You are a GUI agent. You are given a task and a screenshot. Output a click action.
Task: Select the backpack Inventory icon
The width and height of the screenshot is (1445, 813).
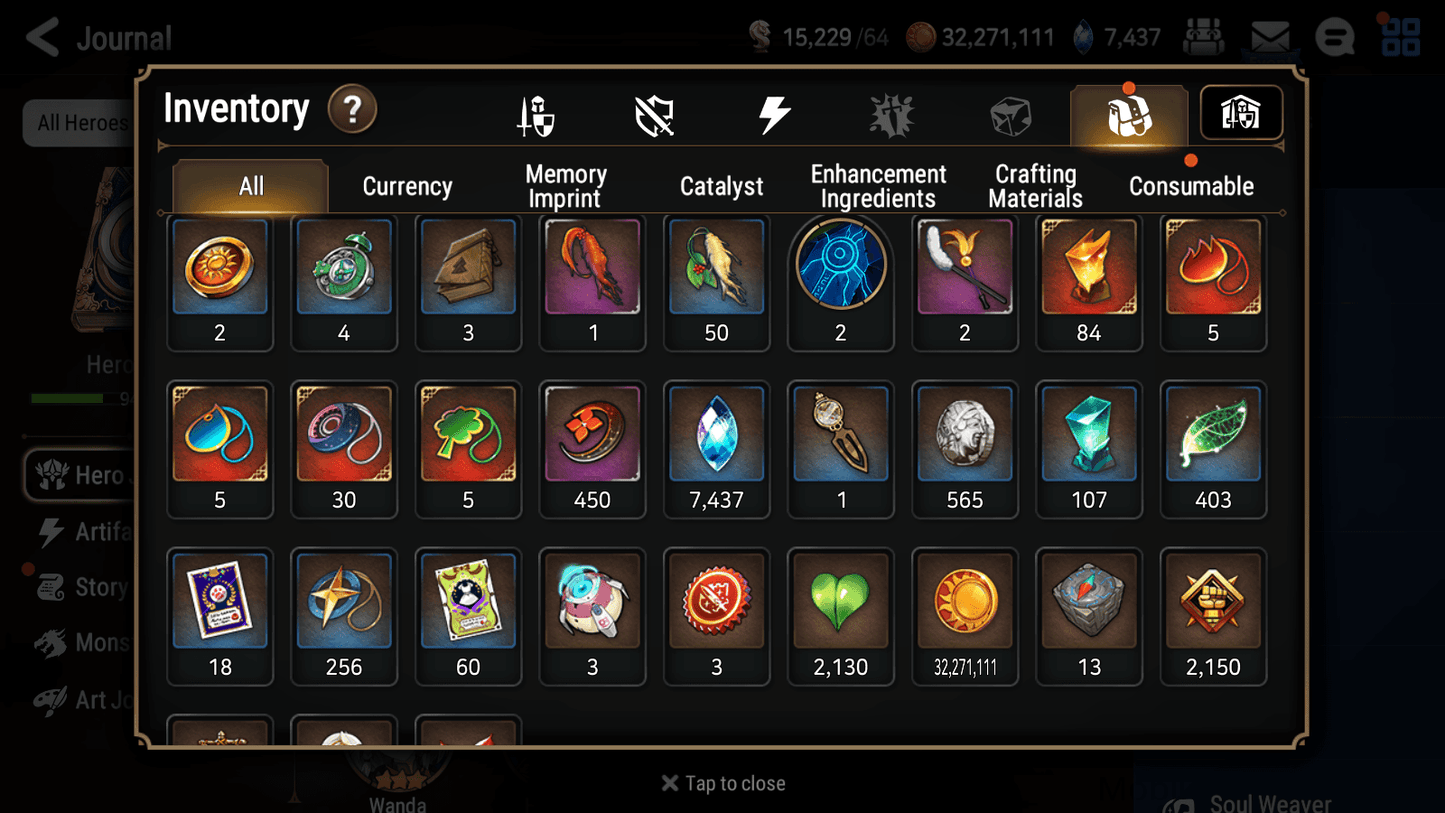click(x=1128, y=113)
